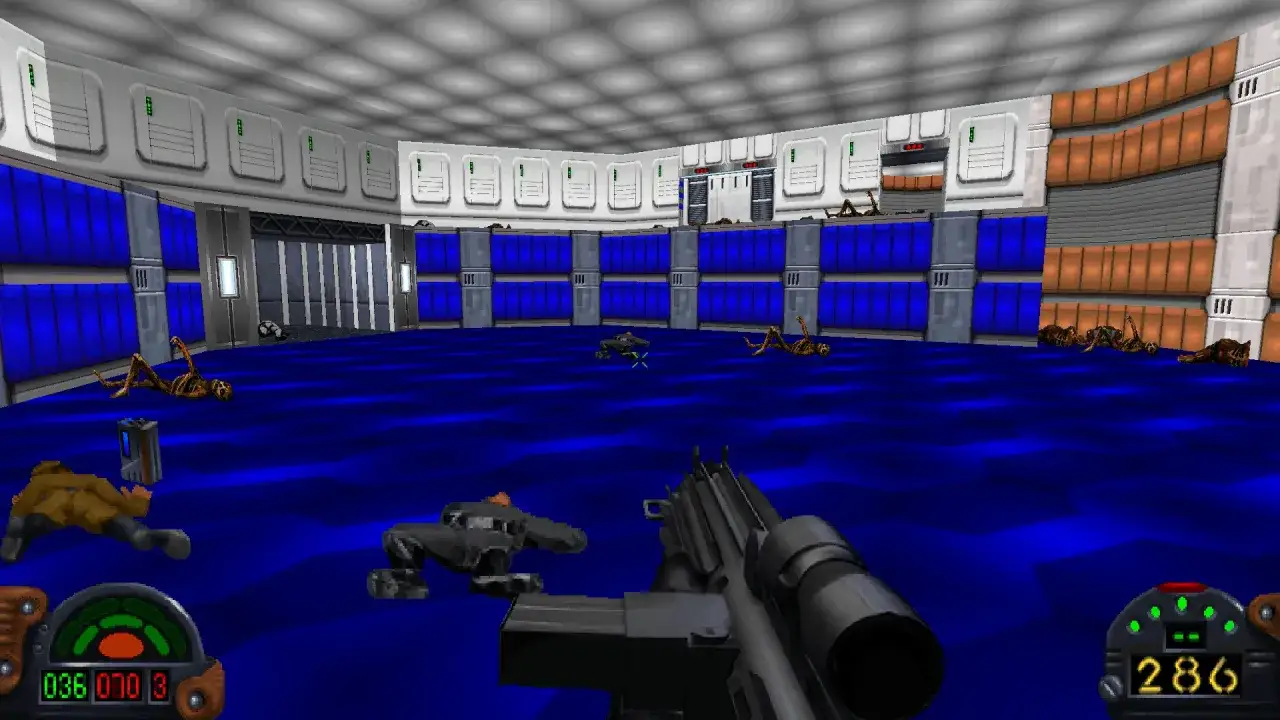Click the green health readout showing 036
Screen dimensions: 1280x720
point(66,685)
